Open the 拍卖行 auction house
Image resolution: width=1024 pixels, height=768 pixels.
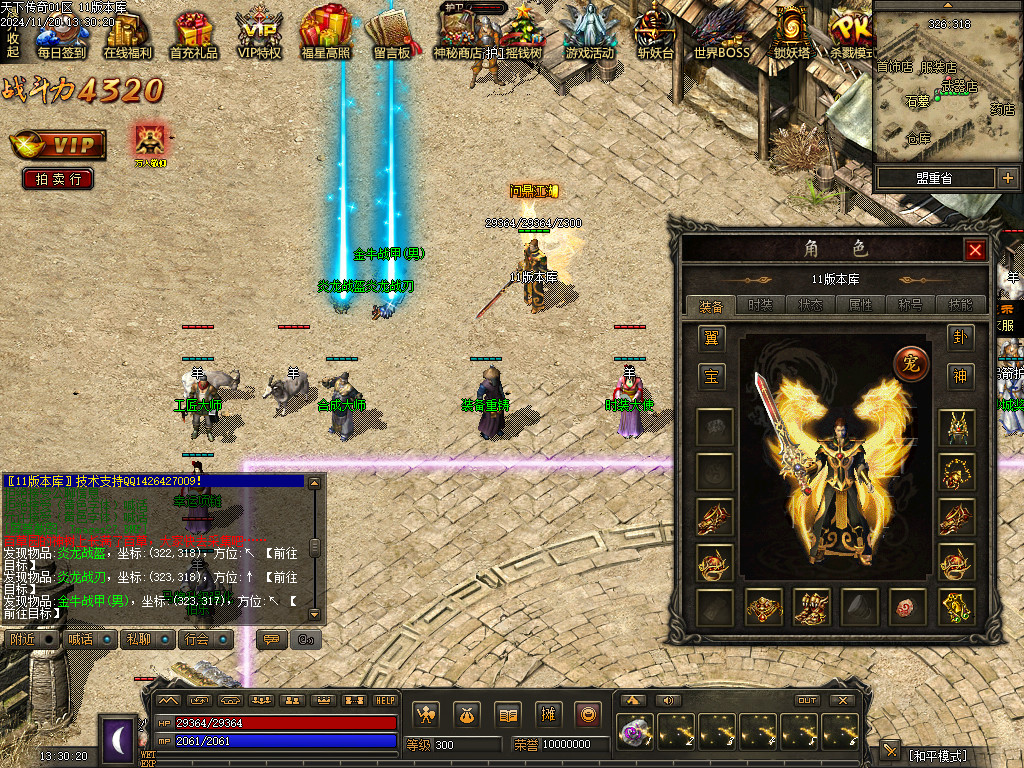(58, 179)
